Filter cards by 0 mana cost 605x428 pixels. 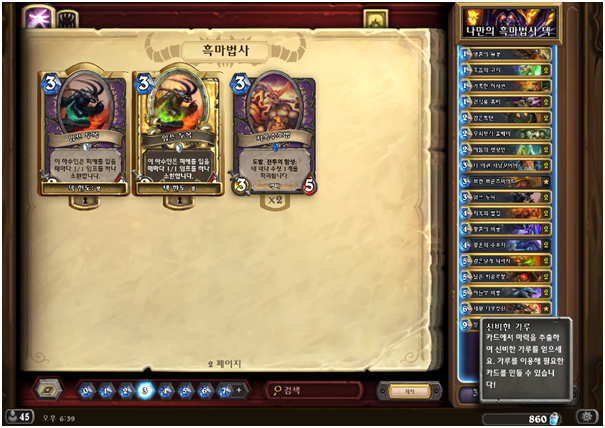[86, 389]
